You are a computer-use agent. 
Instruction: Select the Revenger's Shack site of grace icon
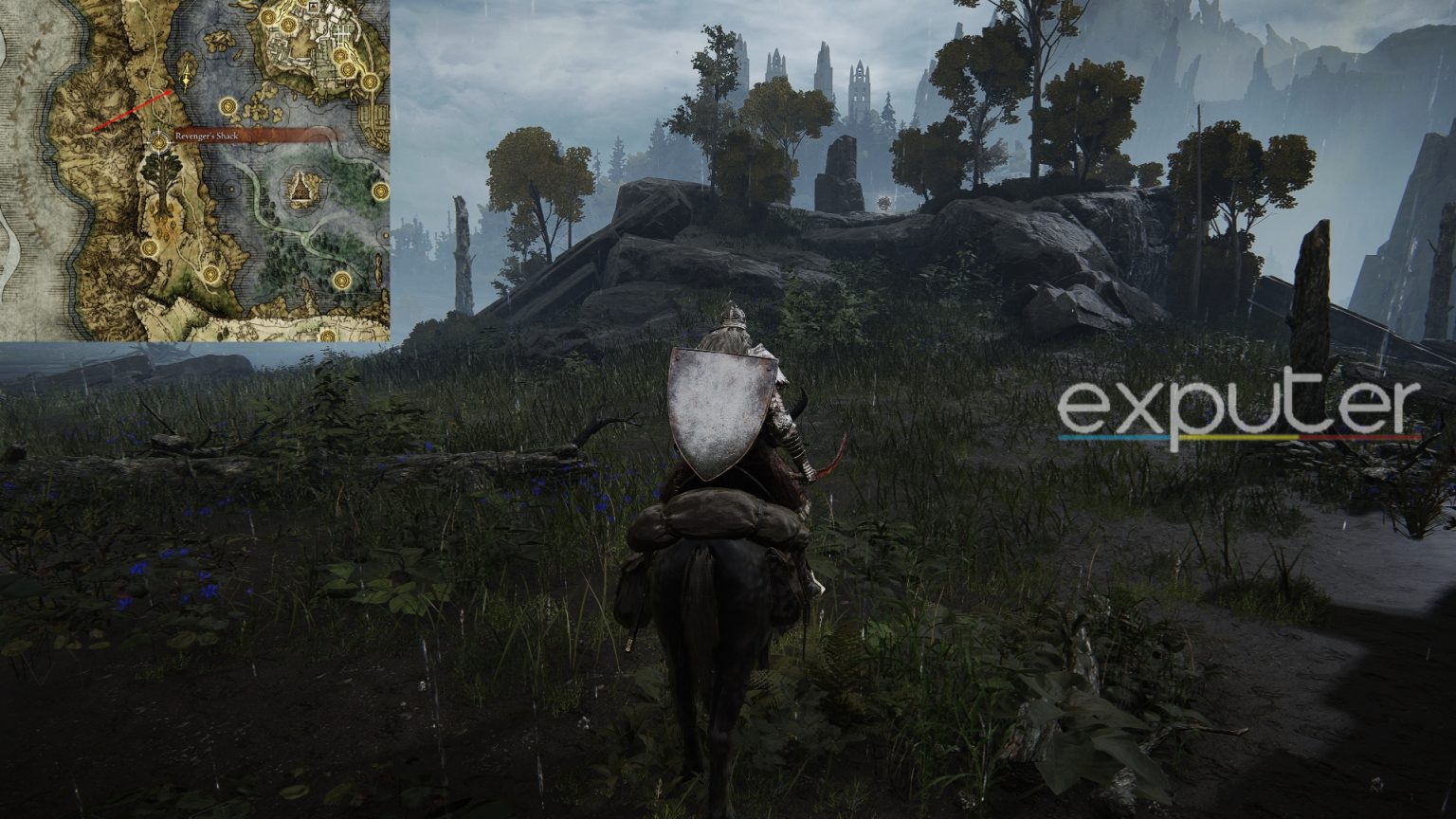point(160,142)
